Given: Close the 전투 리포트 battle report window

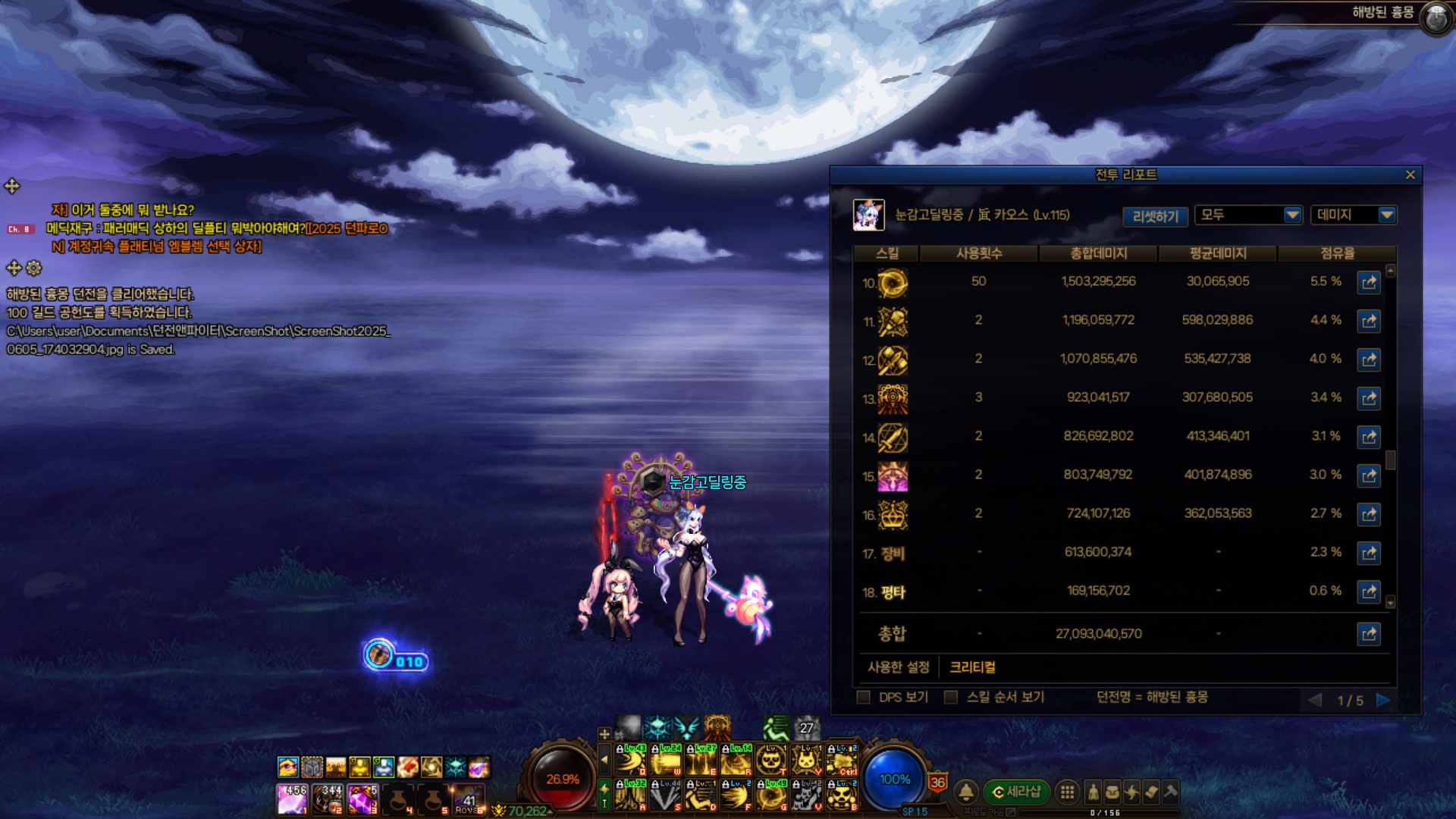Looking at the screenshot, I should (1410, 175).
